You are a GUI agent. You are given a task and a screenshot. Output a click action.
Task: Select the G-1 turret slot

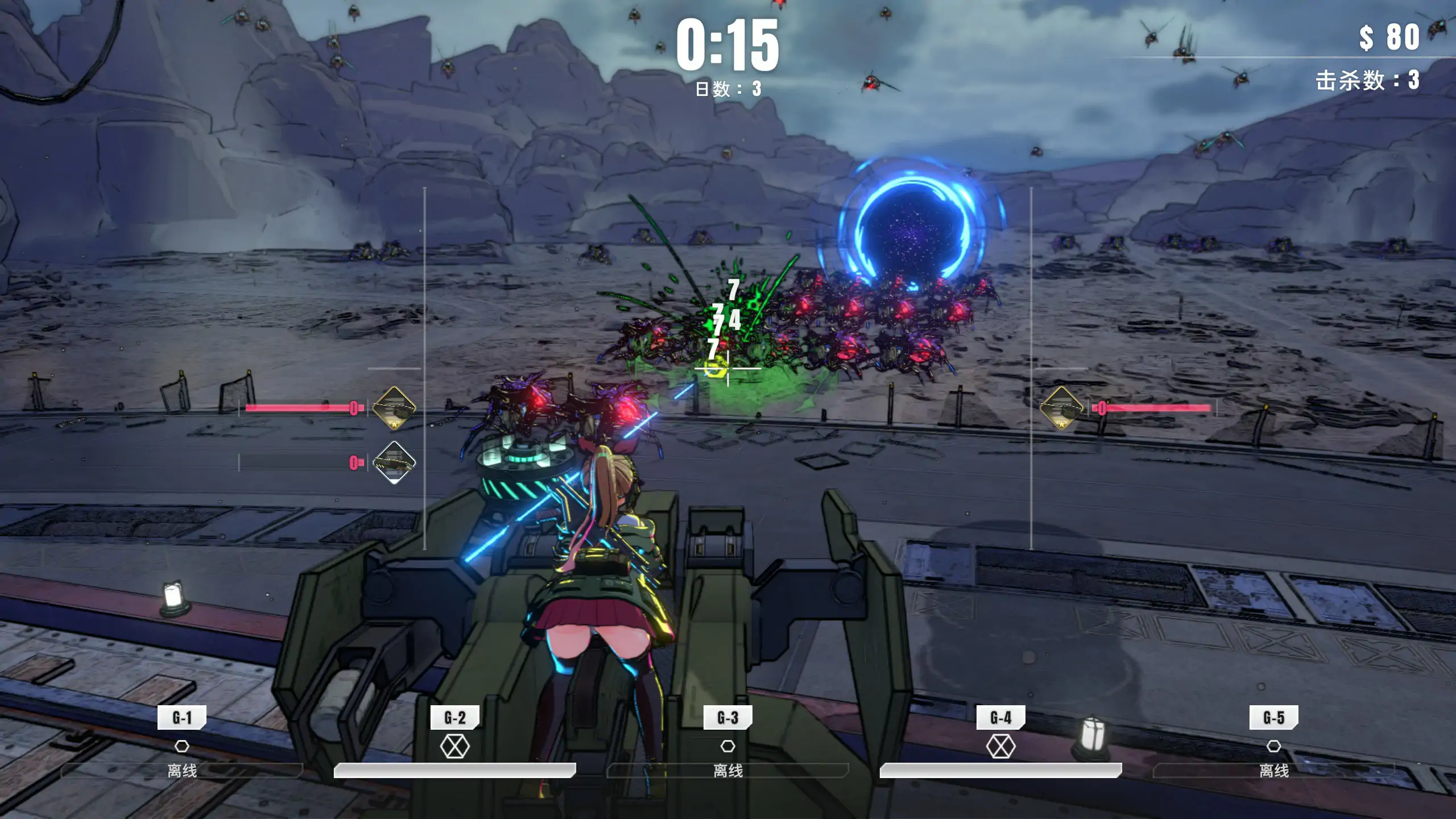click(x=182, y=718)
